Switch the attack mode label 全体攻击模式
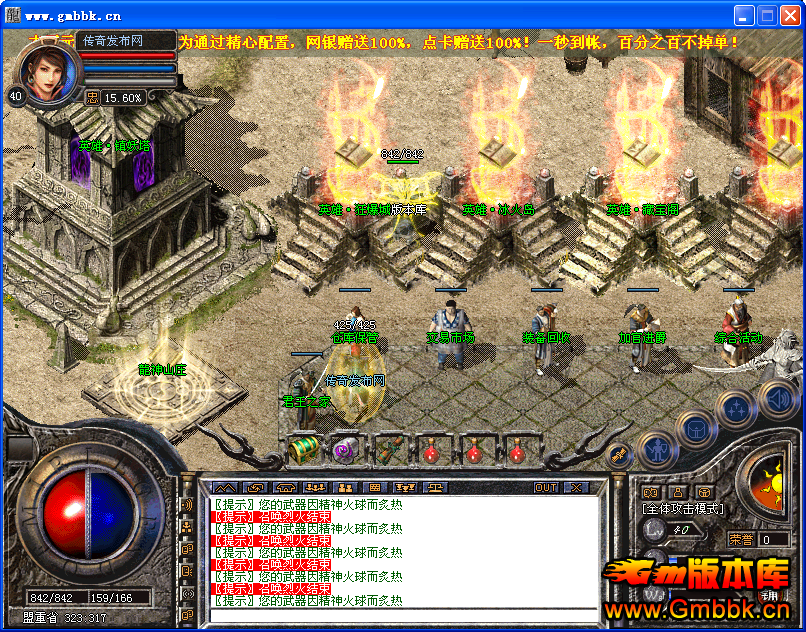806x632 pixels. [x=682, y=509]
